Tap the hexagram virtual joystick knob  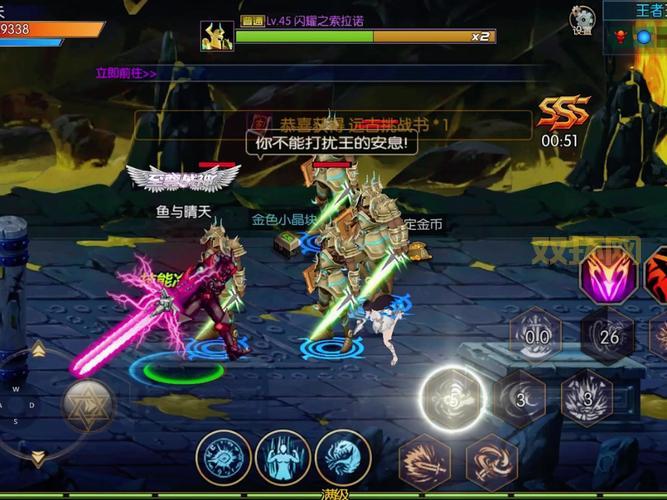click(x=88, y=405)
